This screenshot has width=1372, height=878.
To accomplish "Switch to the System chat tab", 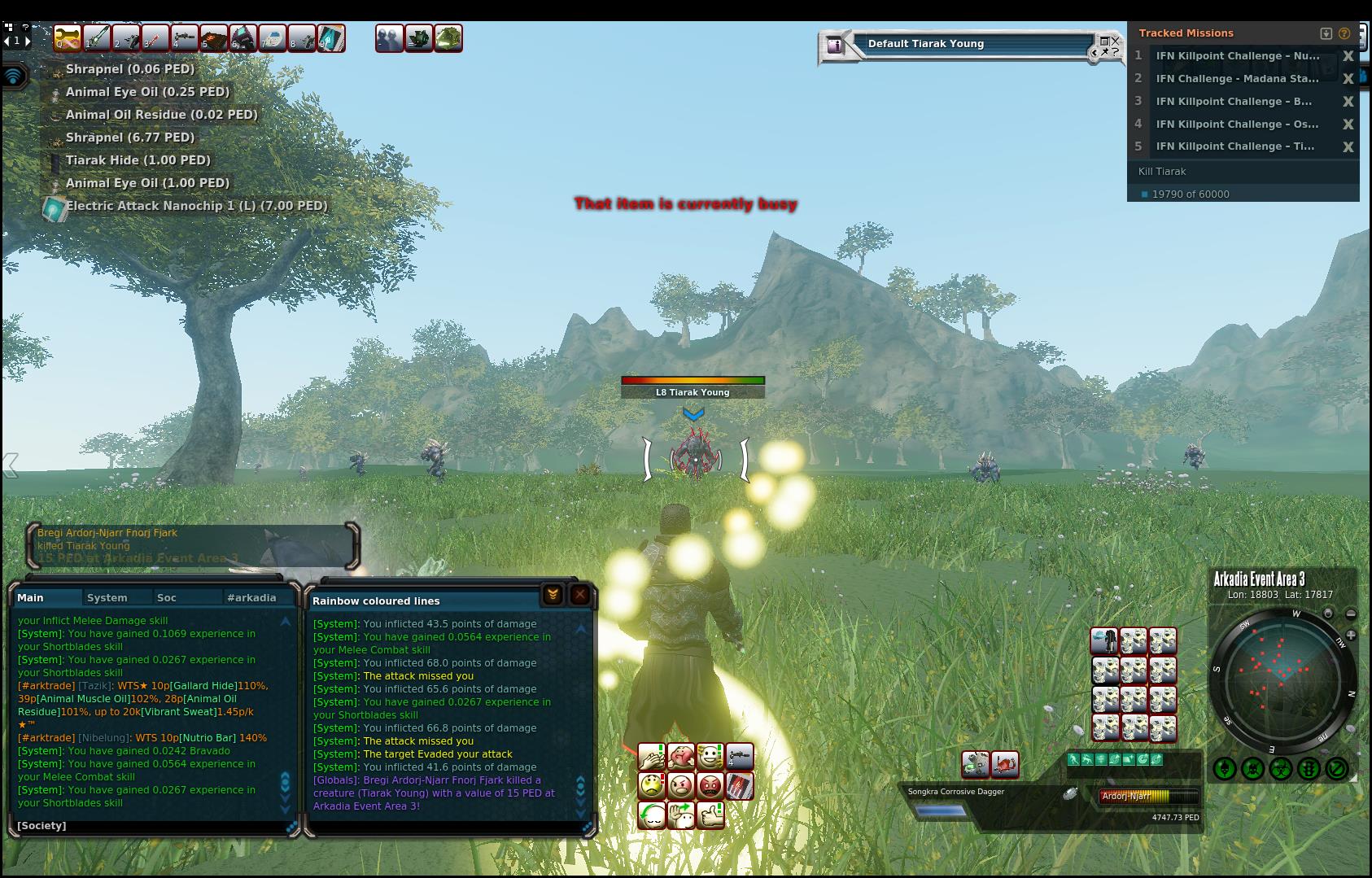I will tap(107, 597).
